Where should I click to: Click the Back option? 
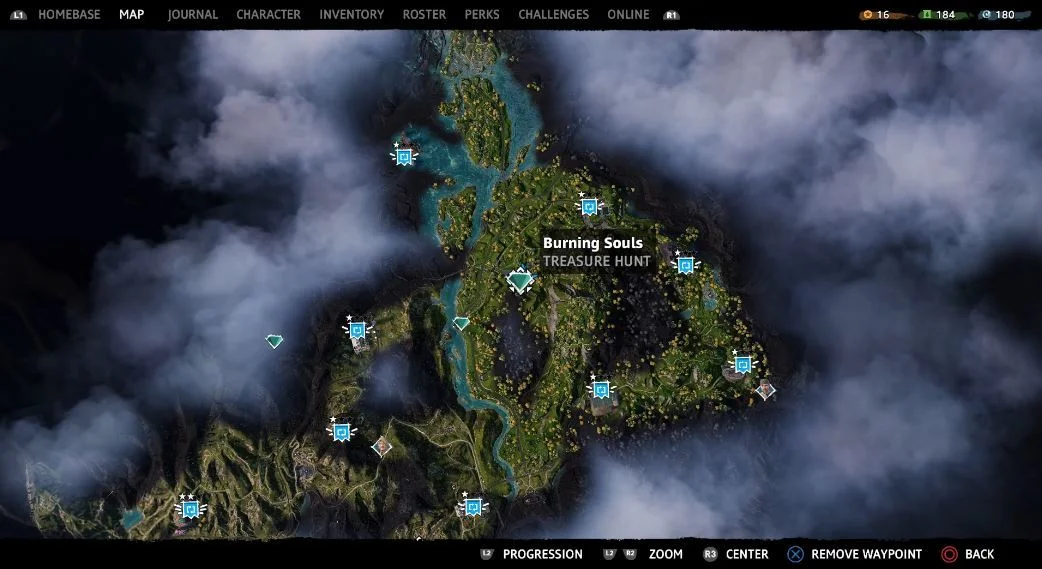[979, 554]
